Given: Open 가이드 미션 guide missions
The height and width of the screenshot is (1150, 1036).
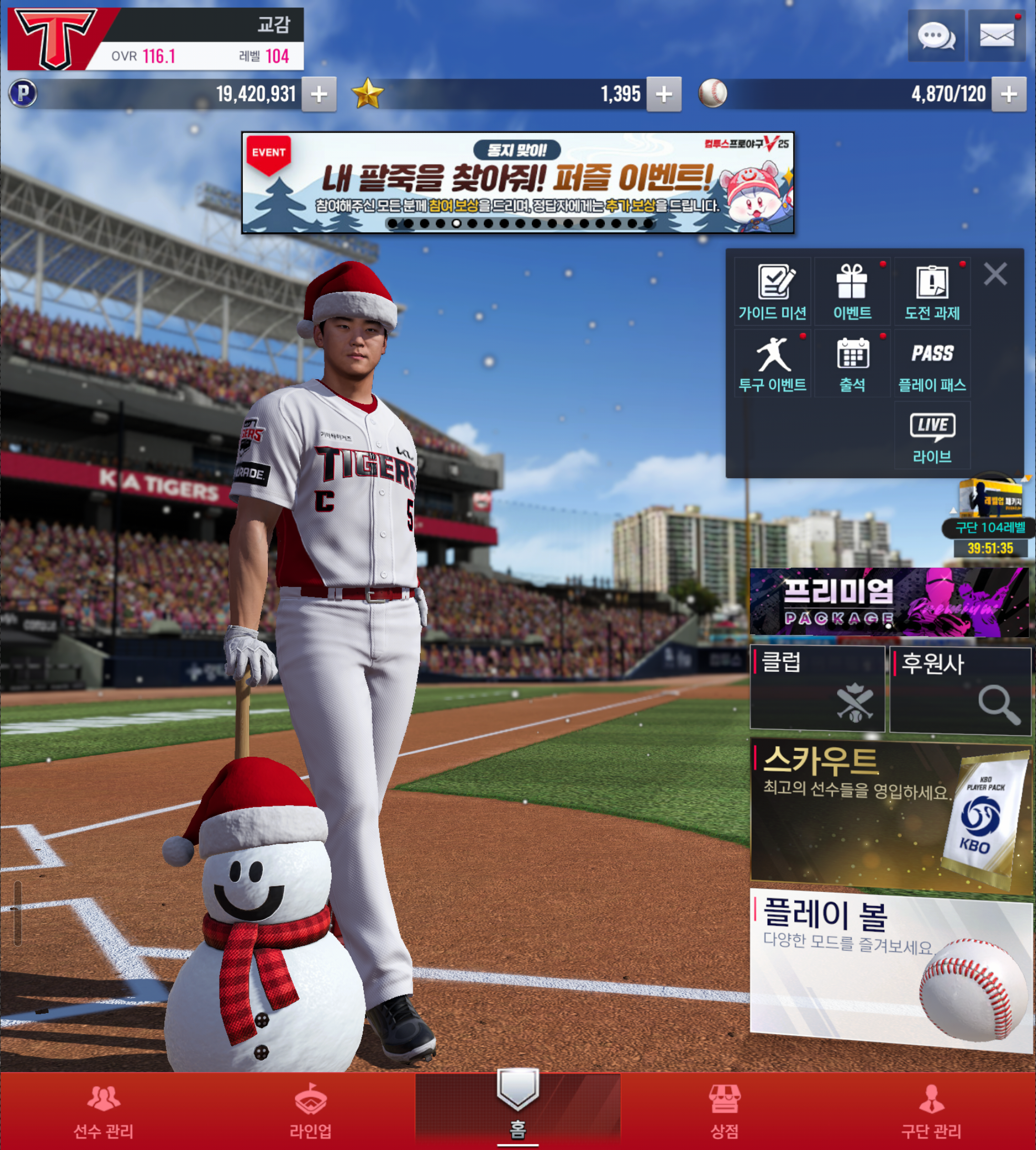Looking at the screenshot, I should (772, 292).
